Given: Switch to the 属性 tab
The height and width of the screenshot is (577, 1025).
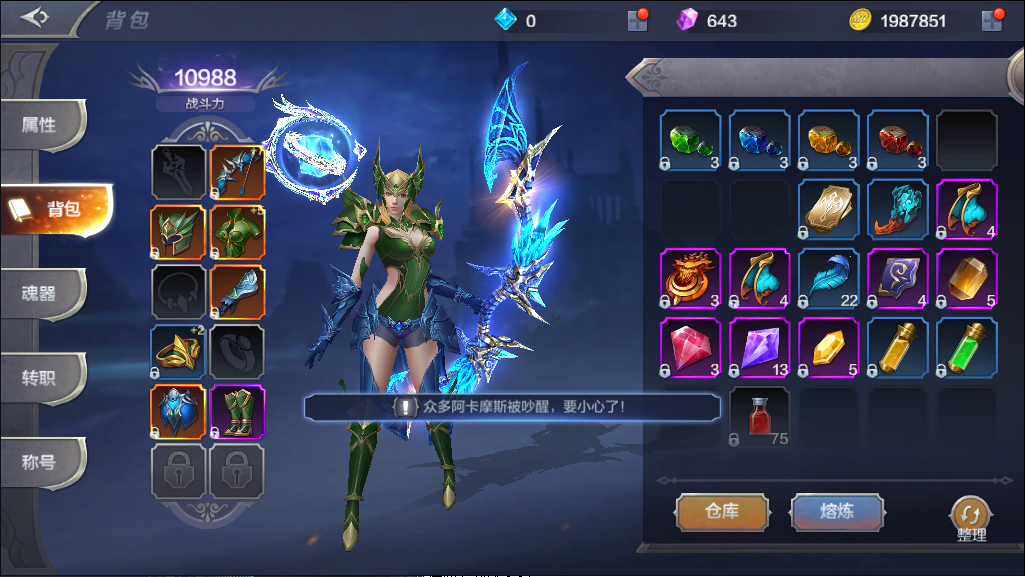Looking at the screenshot, I should (40, 125).
